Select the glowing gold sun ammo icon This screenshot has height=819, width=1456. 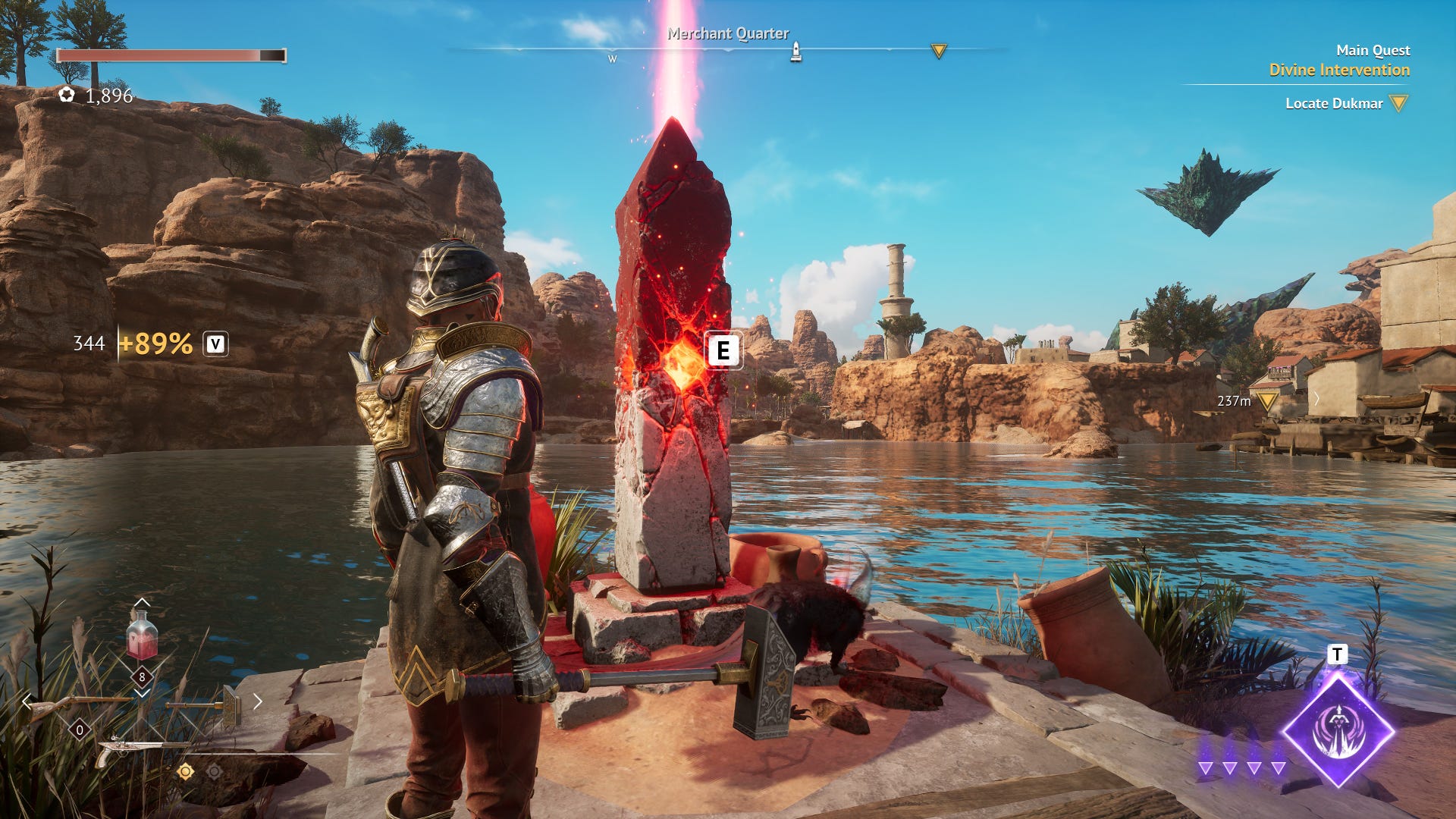coord(185,772)
